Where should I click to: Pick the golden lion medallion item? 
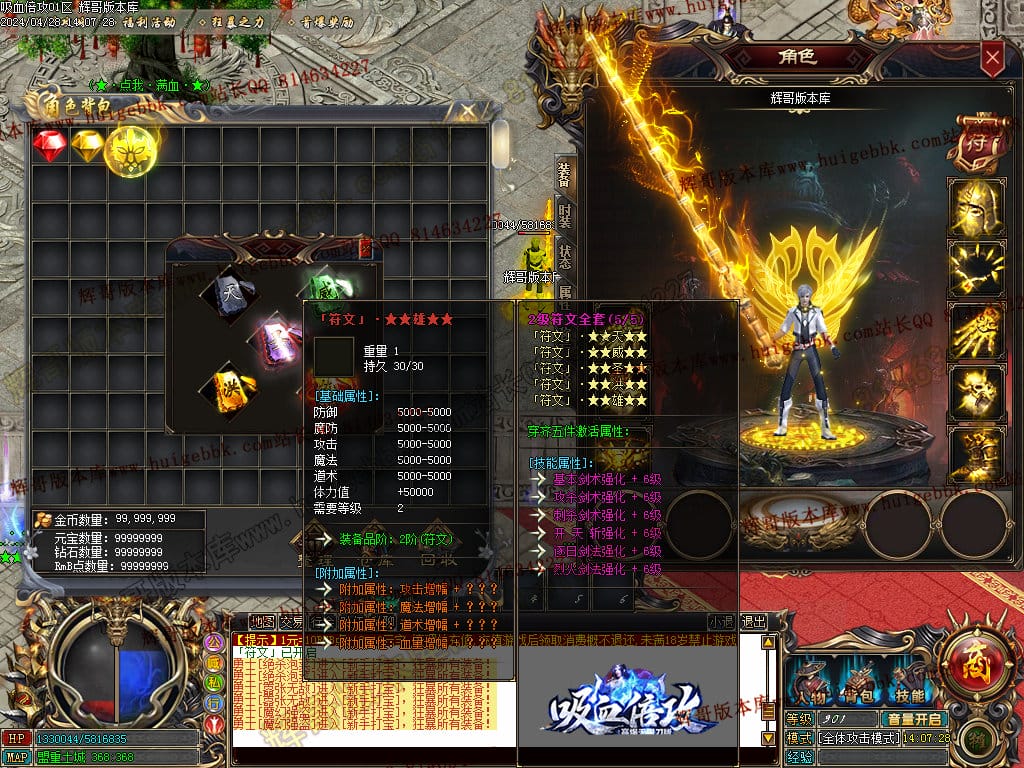[130, 150]
